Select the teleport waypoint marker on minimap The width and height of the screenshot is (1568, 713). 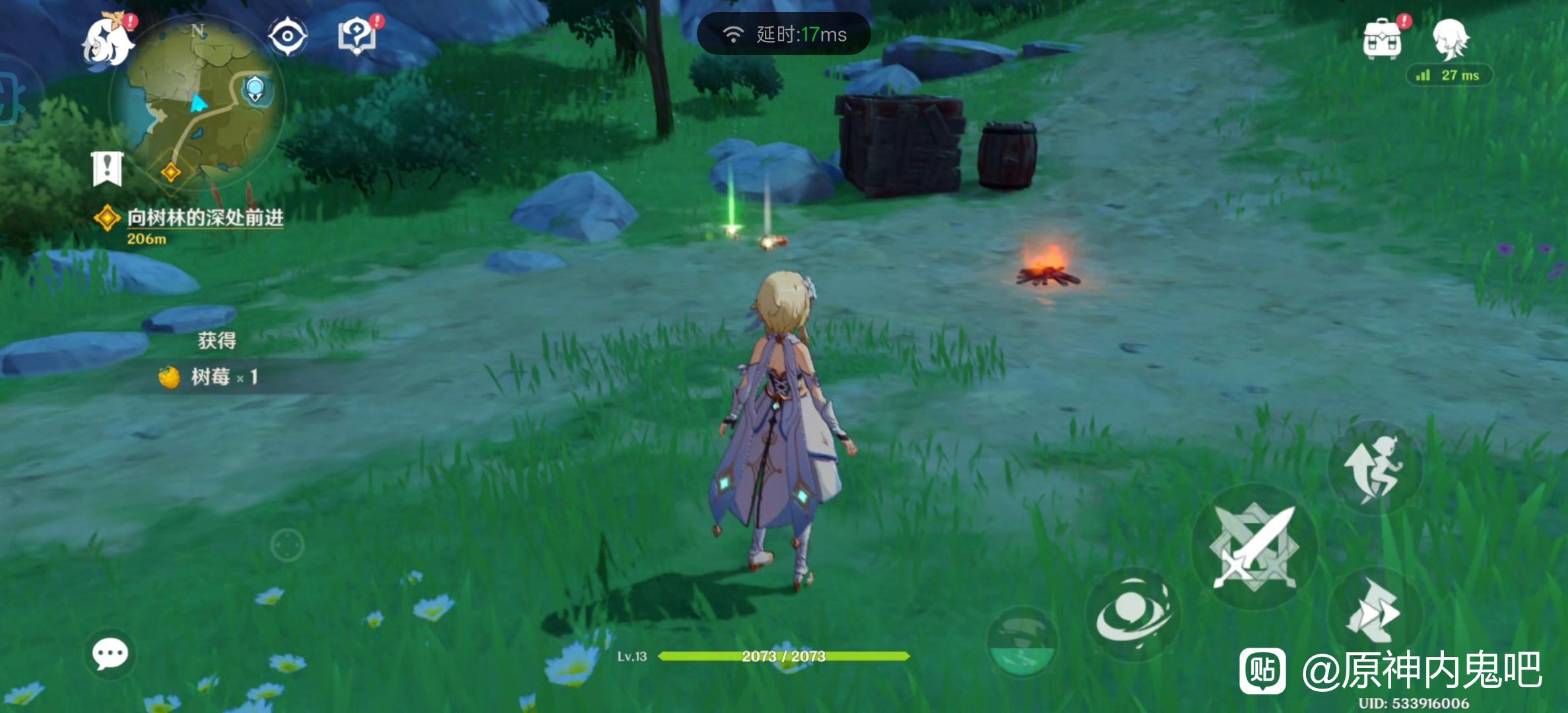[x=254, y=88]
